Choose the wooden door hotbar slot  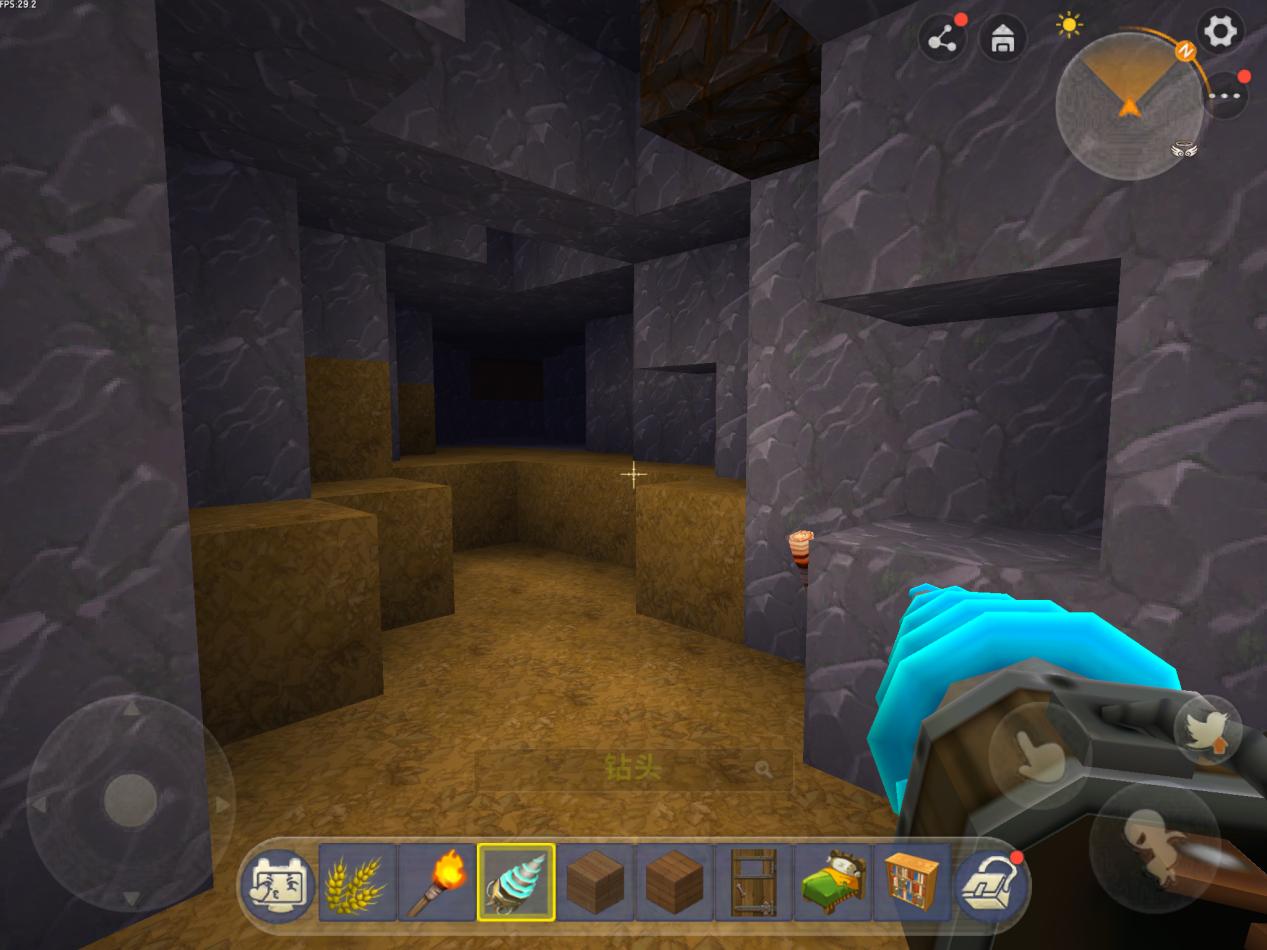tap(753, 883)
